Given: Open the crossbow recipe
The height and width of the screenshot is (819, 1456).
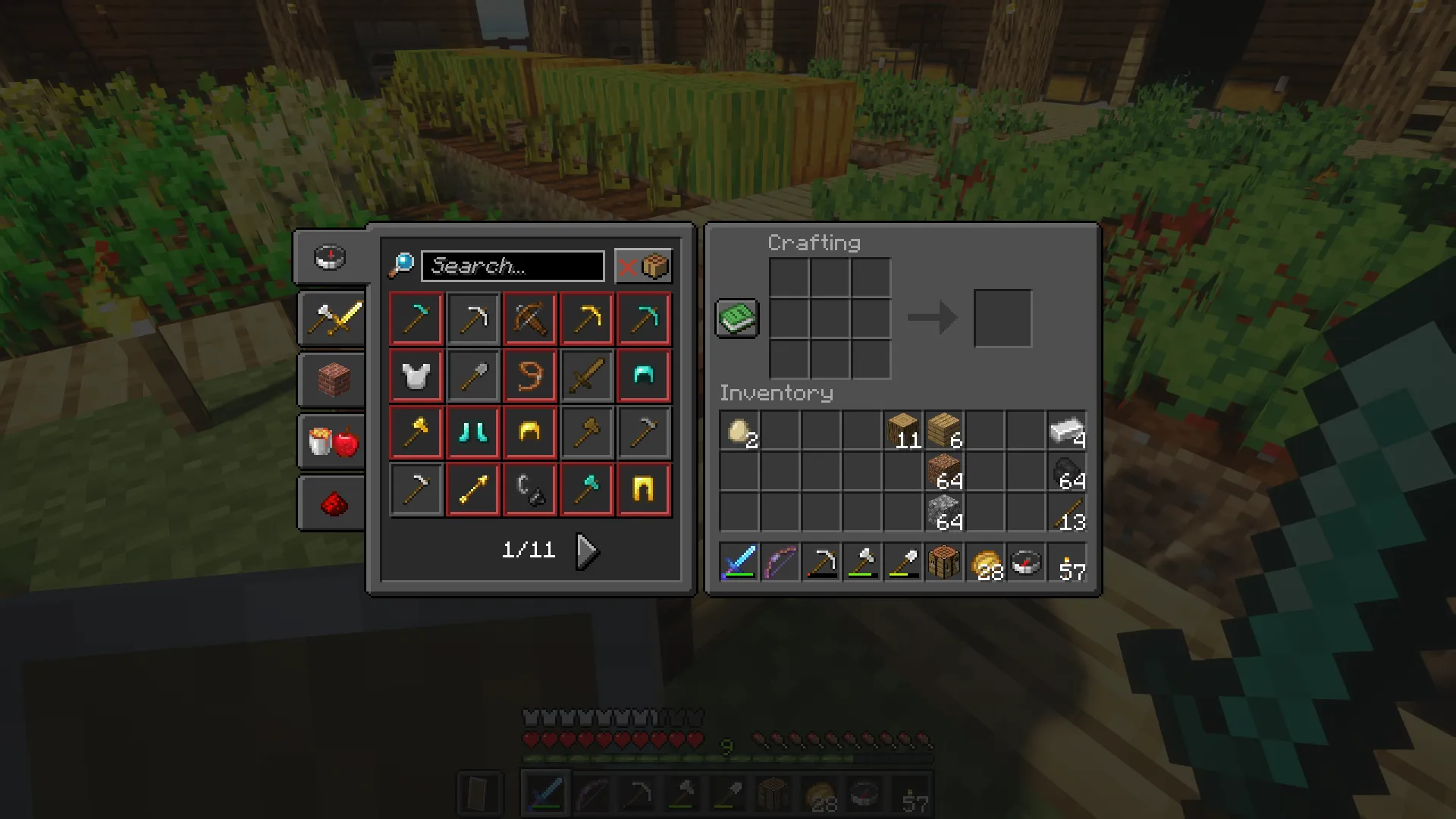Looking at the screenshot, I should pyautogui.click(x=529, y=318).
